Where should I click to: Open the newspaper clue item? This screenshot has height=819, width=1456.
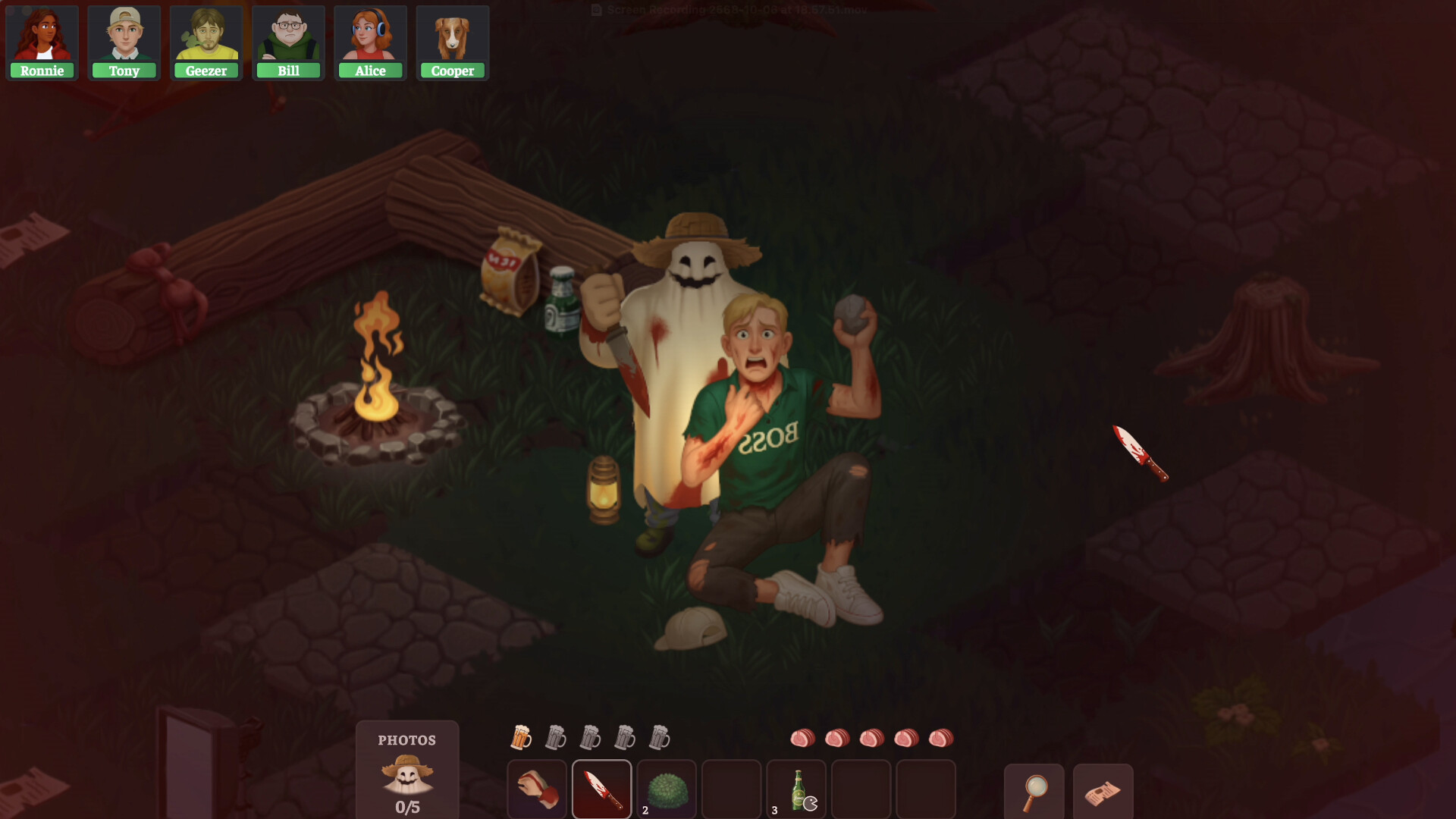coord(1104,792)
